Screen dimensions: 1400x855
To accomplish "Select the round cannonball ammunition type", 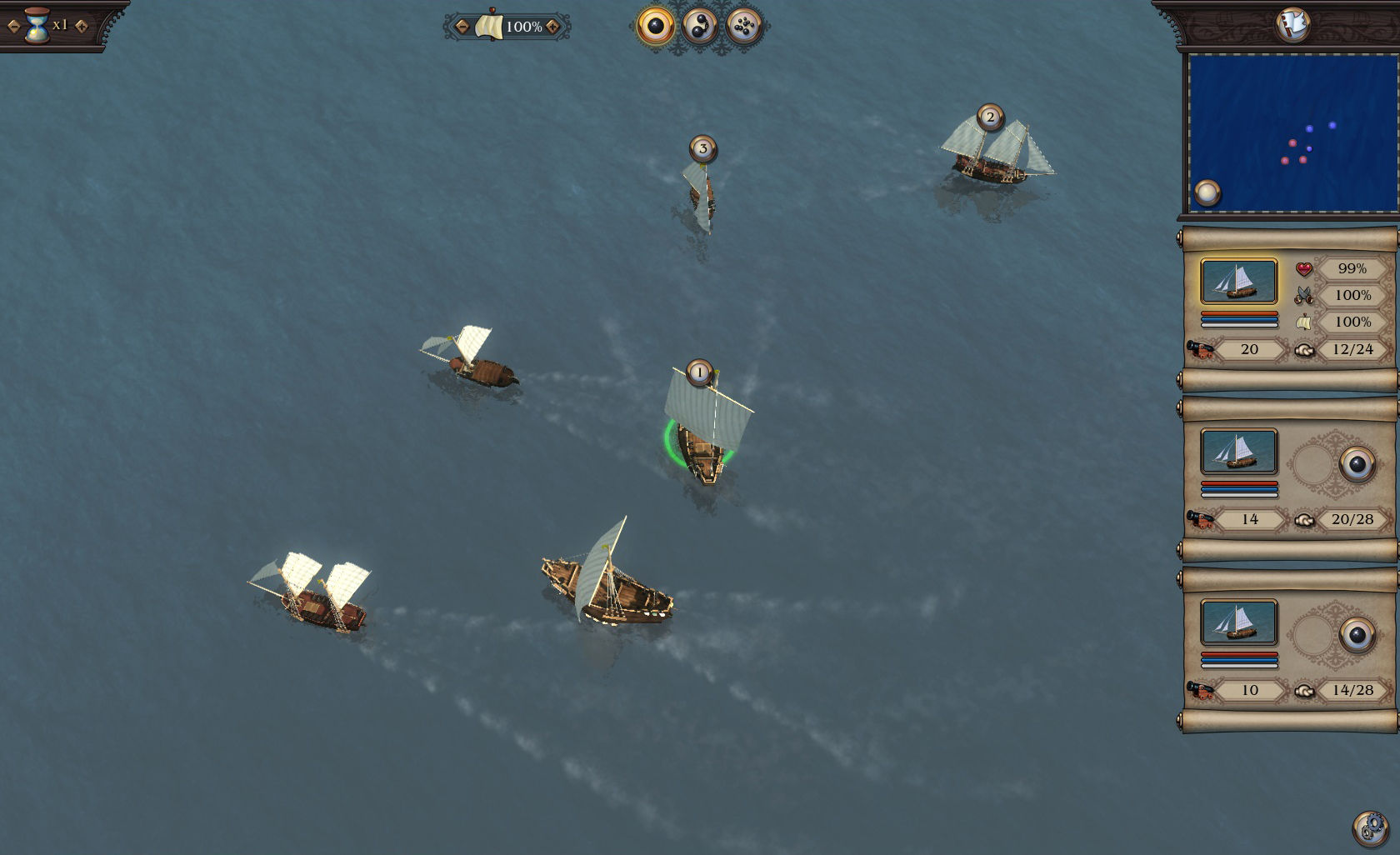I will tap(655, 25).
